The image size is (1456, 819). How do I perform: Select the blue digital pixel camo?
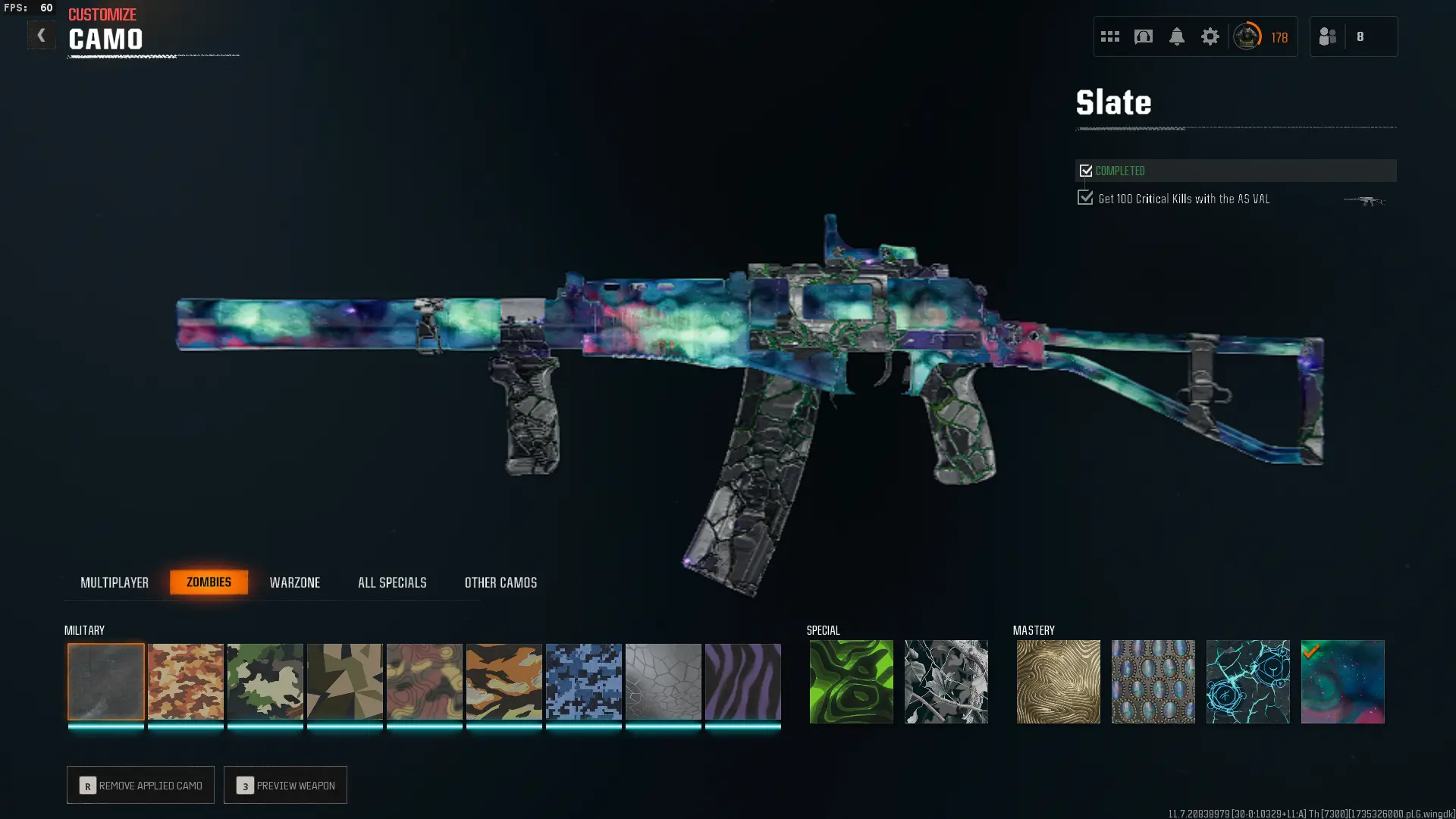tap(584, 681)
